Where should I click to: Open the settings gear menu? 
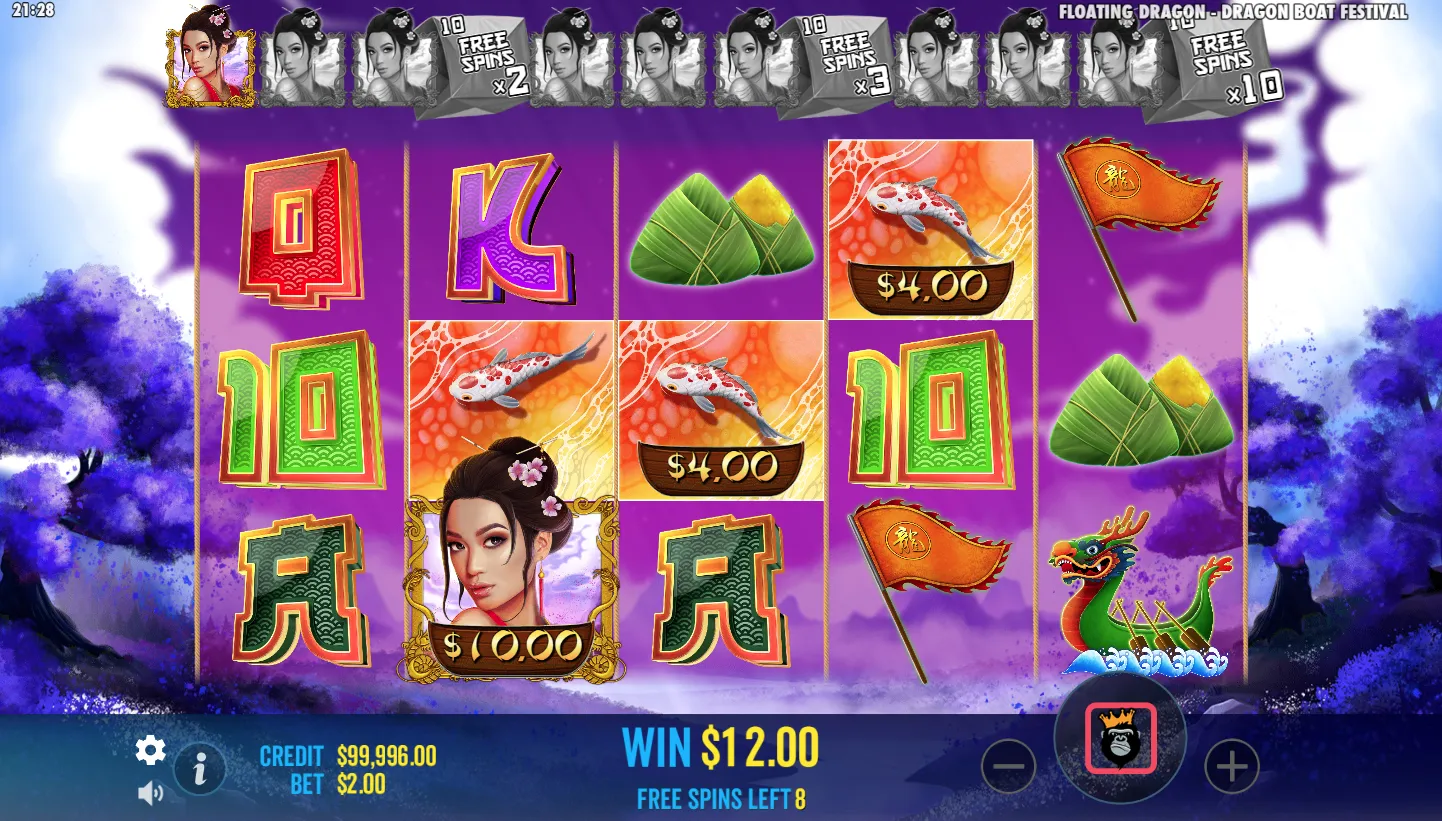point(150,750)
